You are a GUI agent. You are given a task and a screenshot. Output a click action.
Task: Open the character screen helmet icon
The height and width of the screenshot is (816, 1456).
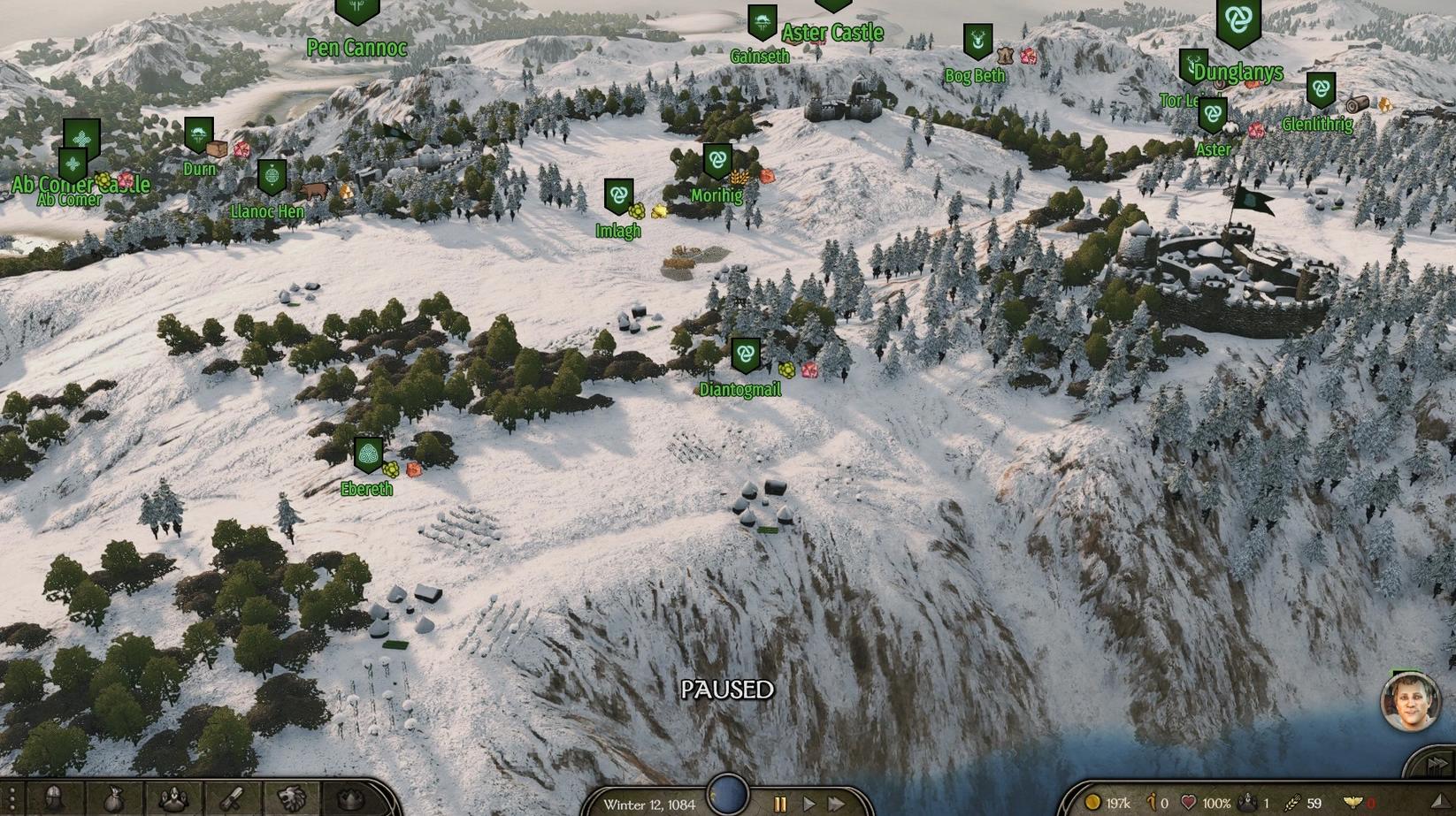tap(55, 799)
